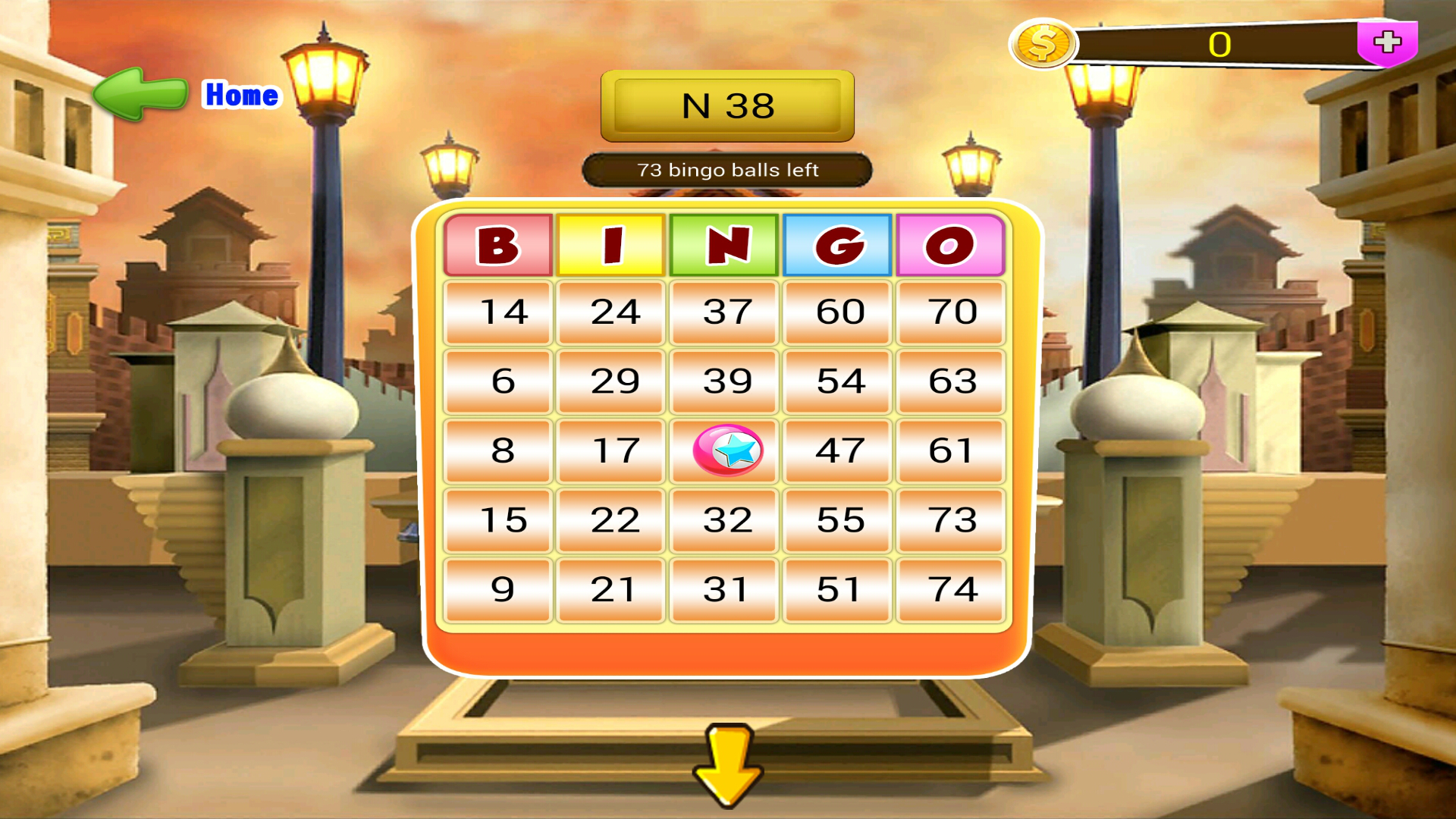Daub number 32 in the center column
The width and height of the screenshot is (1456, 819).
(x=724, y=519)
